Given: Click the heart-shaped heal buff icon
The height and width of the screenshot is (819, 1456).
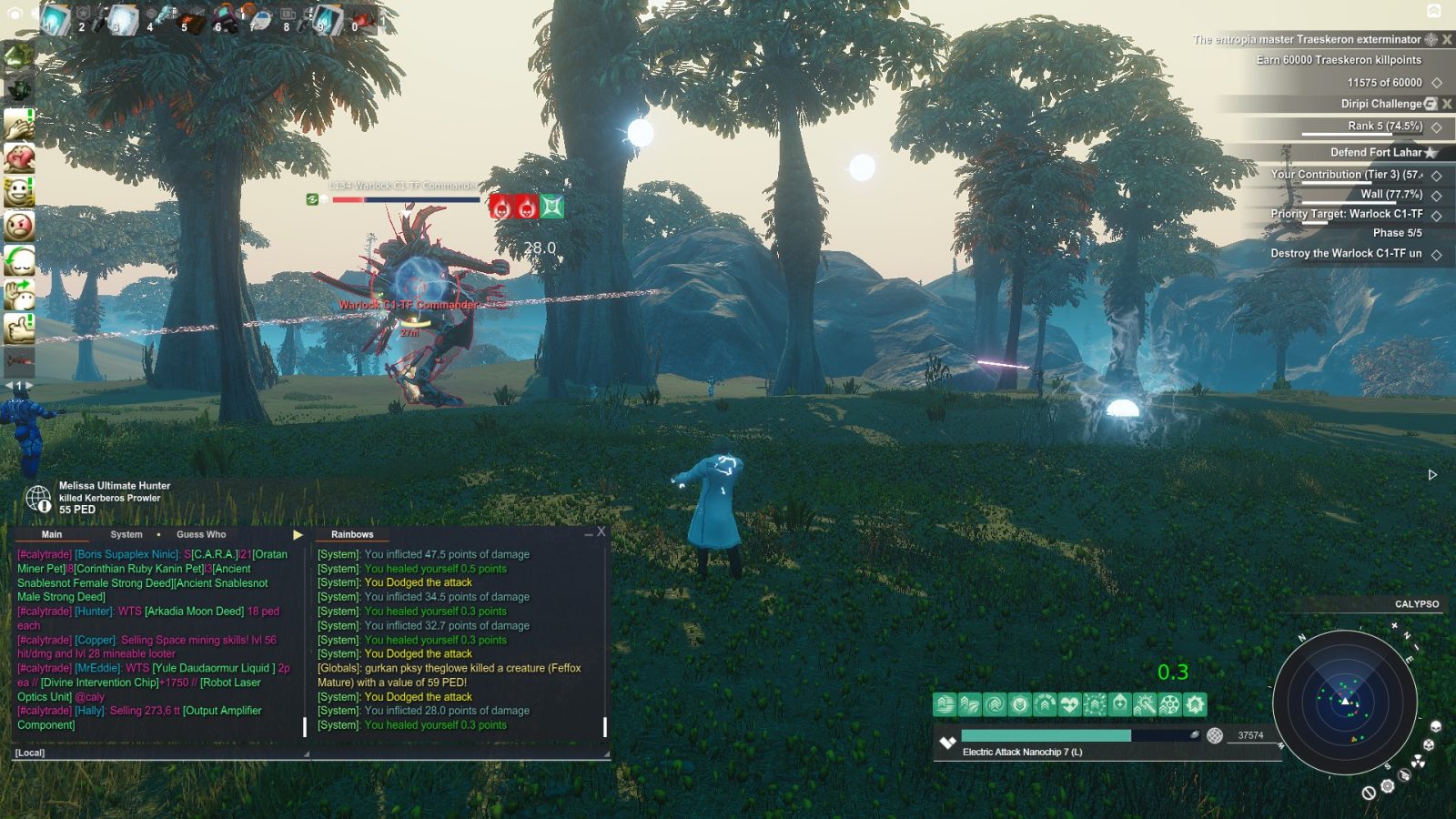Looking at the screenshot, I should click(1068, 704).
